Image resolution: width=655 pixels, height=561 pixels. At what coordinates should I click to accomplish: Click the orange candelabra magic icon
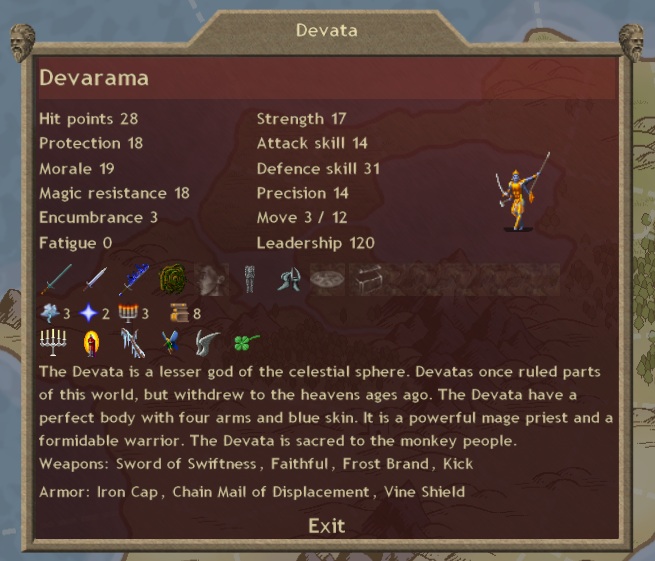point(127,313)
